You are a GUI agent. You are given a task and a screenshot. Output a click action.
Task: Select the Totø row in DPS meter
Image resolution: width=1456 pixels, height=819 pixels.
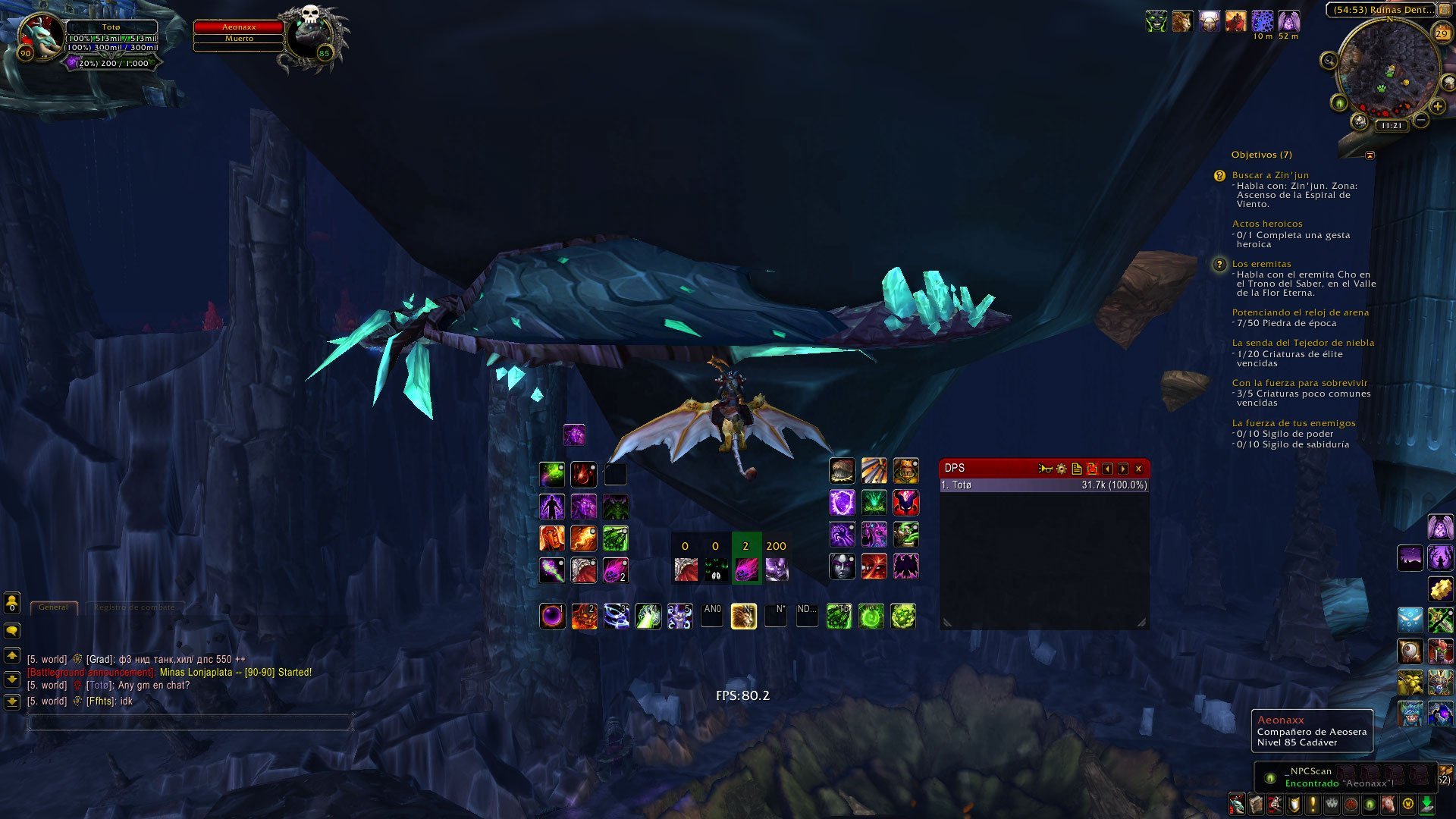point(1043,485)
